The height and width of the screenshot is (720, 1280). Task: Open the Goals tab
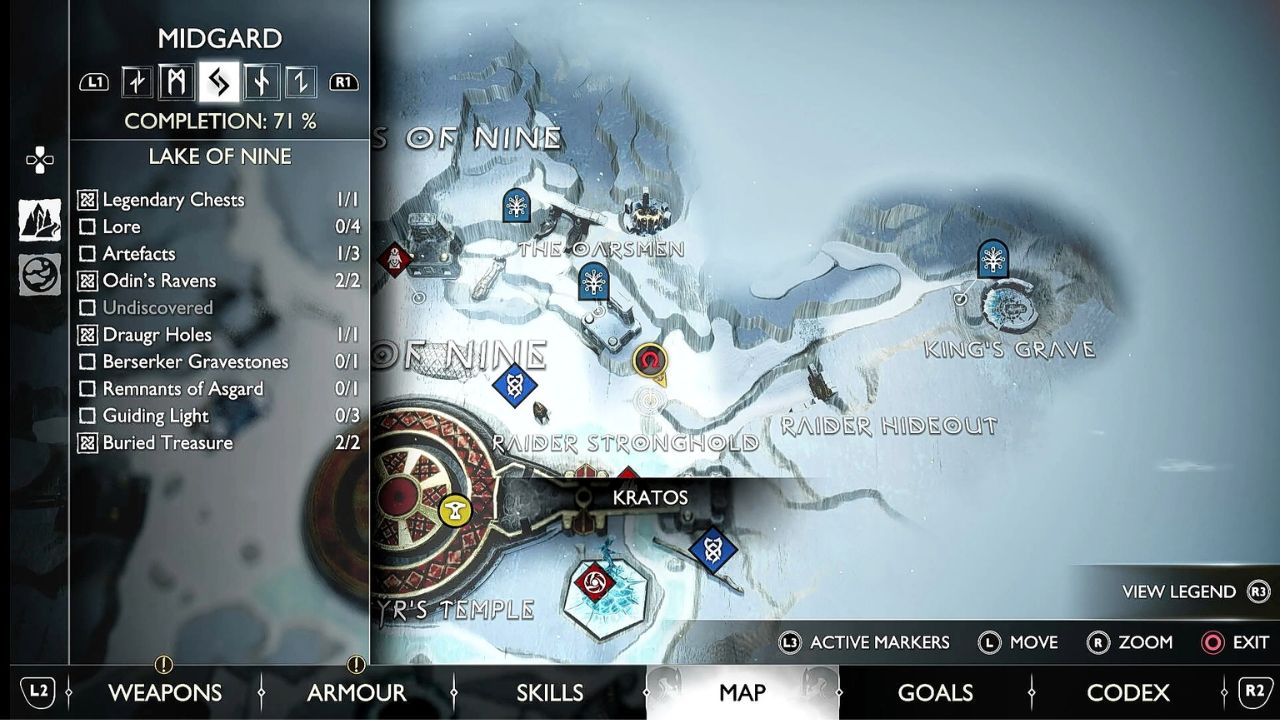coord(935,692)
